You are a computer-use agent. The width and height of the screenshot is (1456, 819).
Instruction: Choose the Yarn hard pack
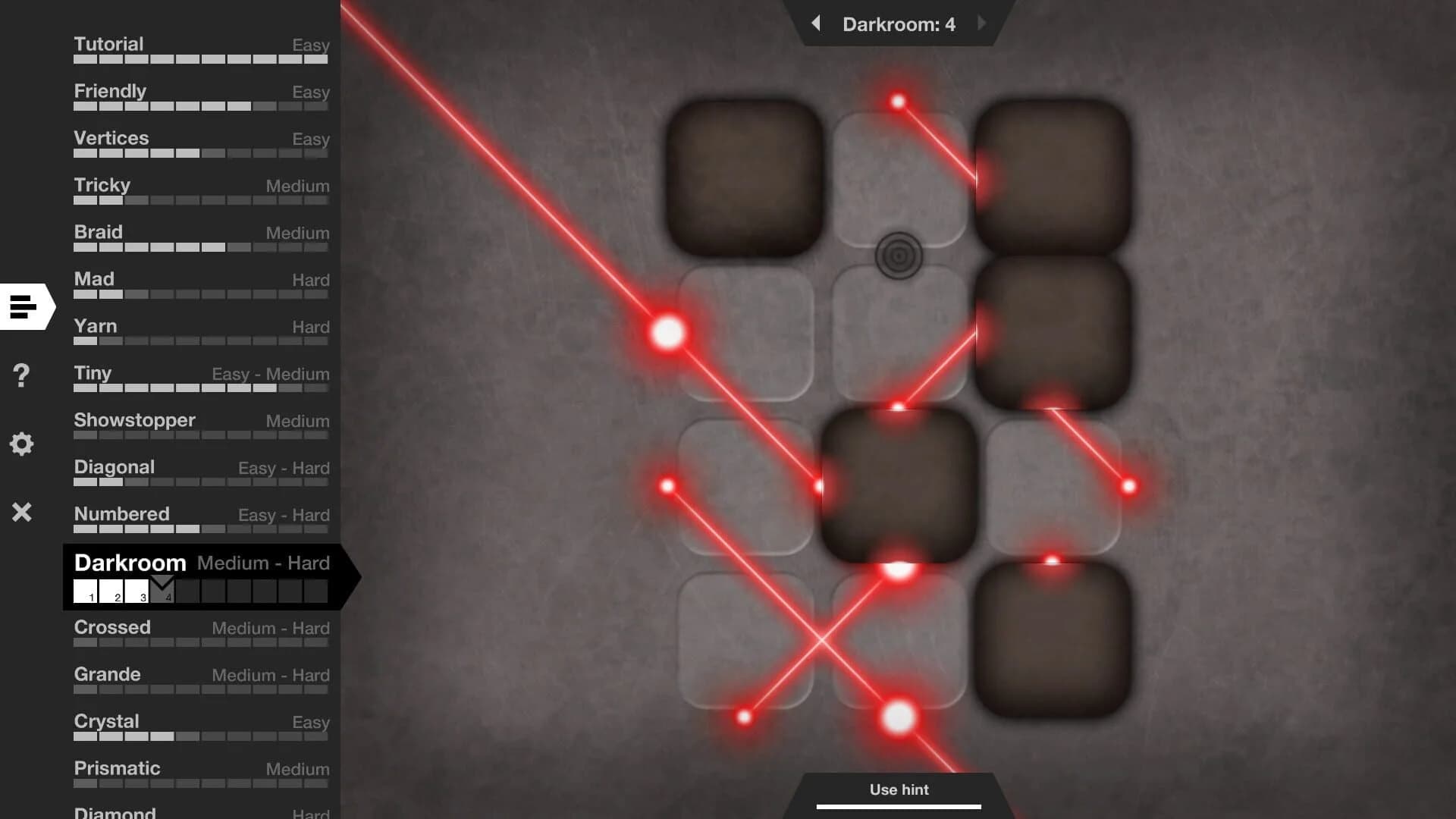pos(95,325)
